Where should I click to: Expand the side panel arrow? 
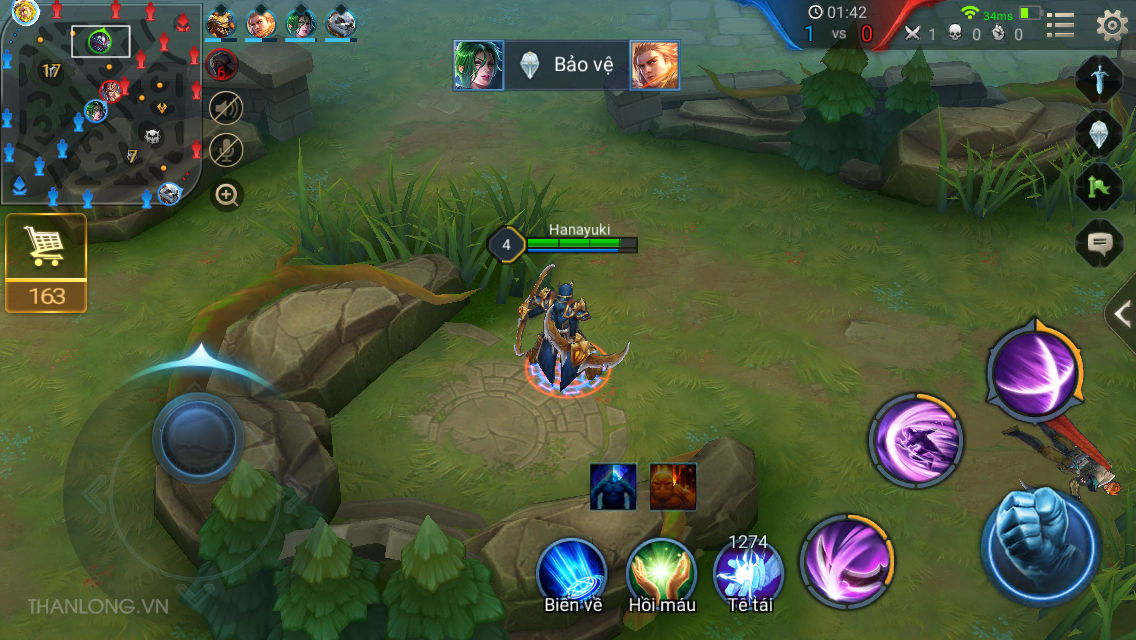point(1123,316)
